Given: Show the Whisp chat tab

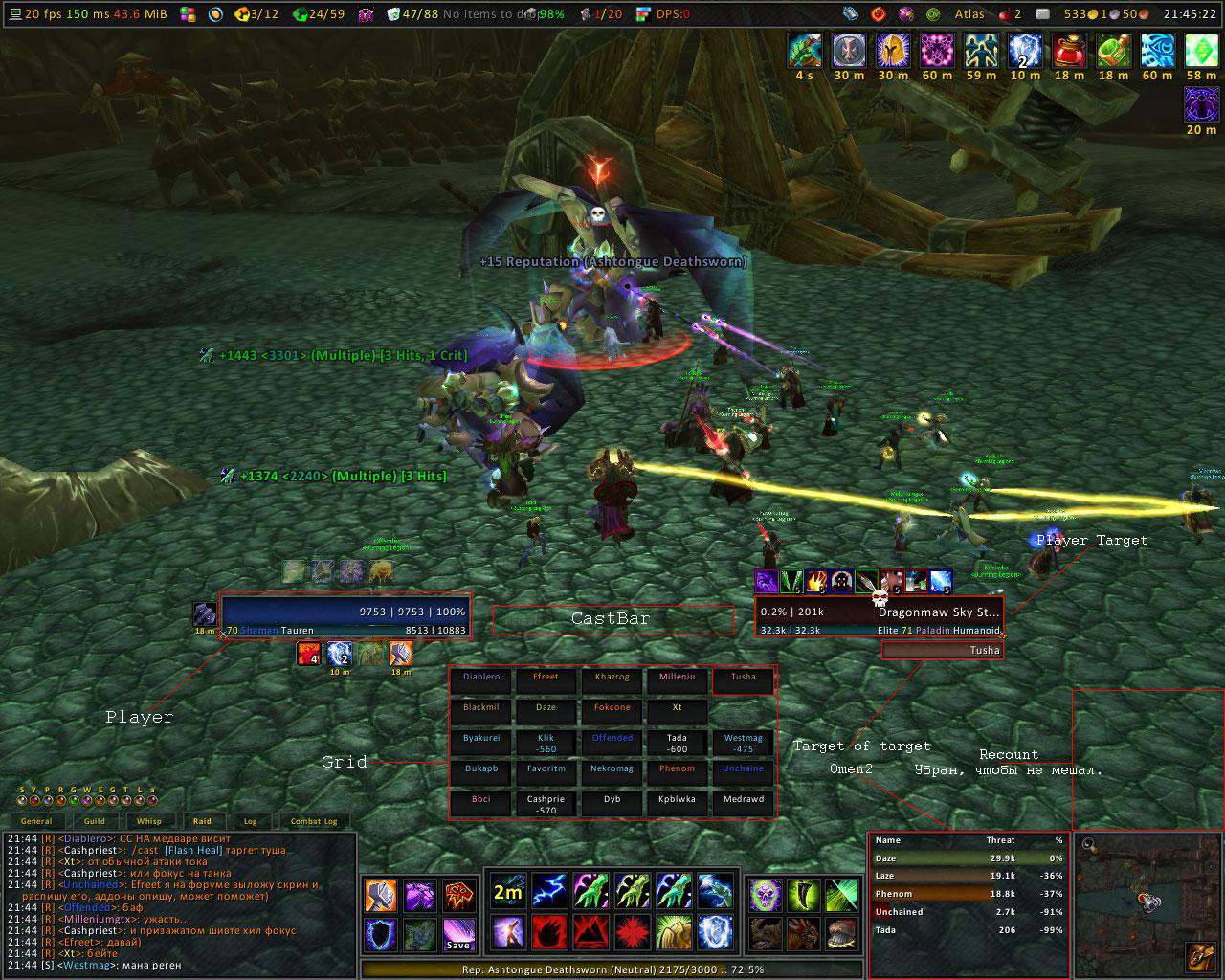Looking at the screenshot, I should [148, 821].
